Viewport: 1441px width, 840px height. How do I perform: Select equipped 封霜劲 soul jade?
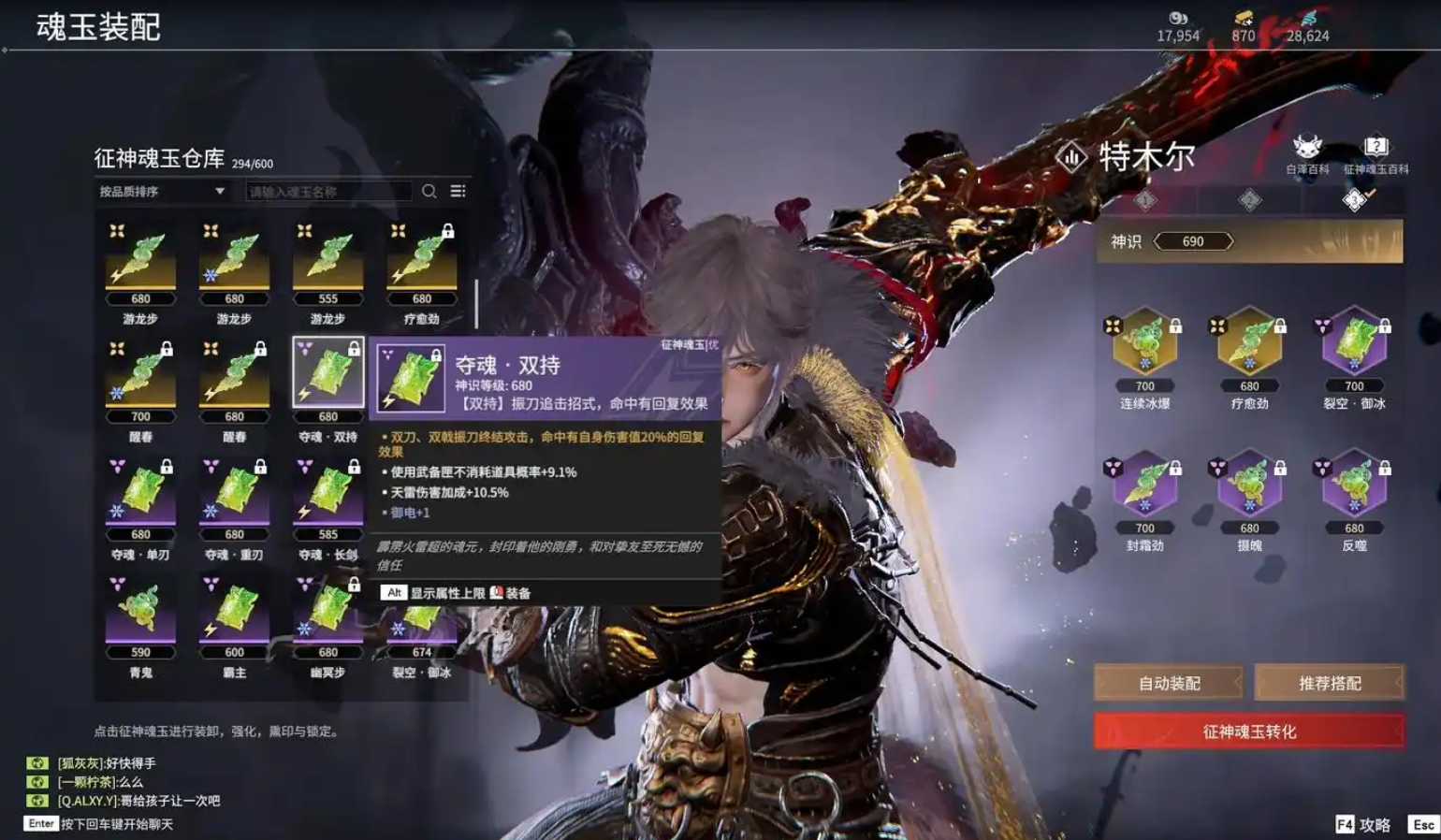tap(1144, 485)
